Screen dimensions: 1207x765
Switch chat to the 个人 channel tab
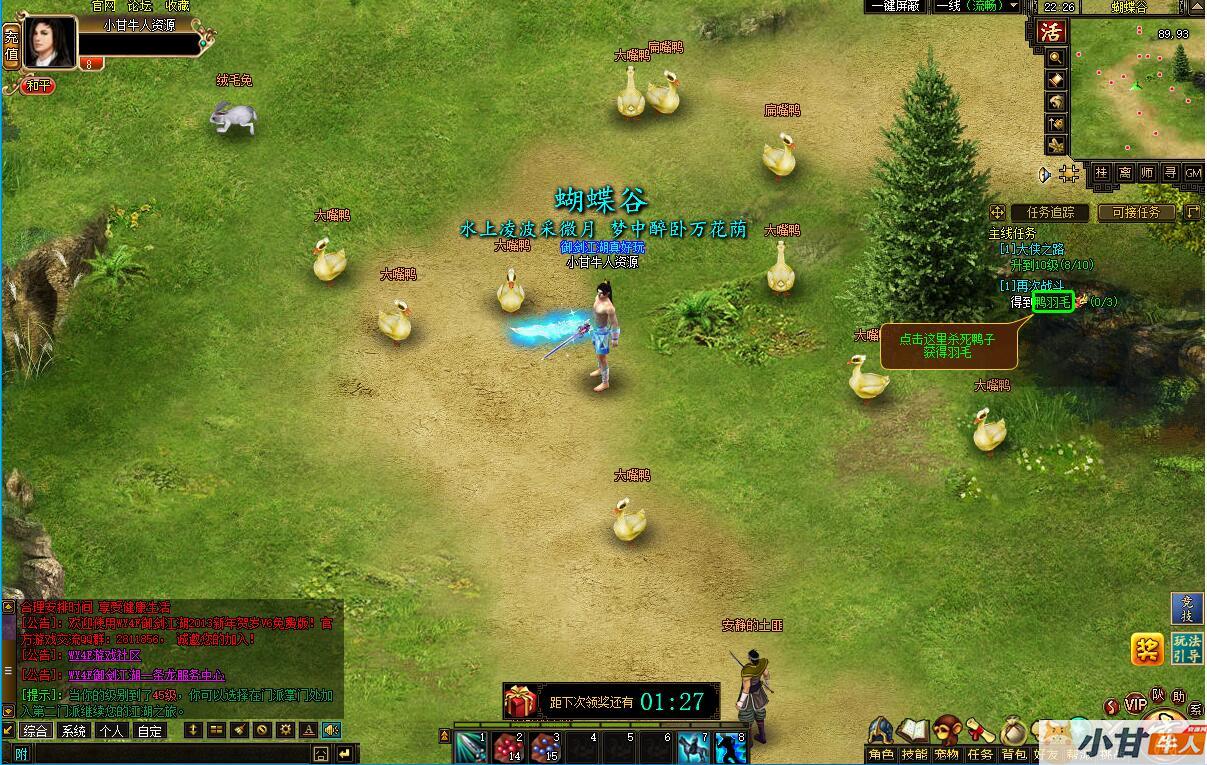(111, 731)
